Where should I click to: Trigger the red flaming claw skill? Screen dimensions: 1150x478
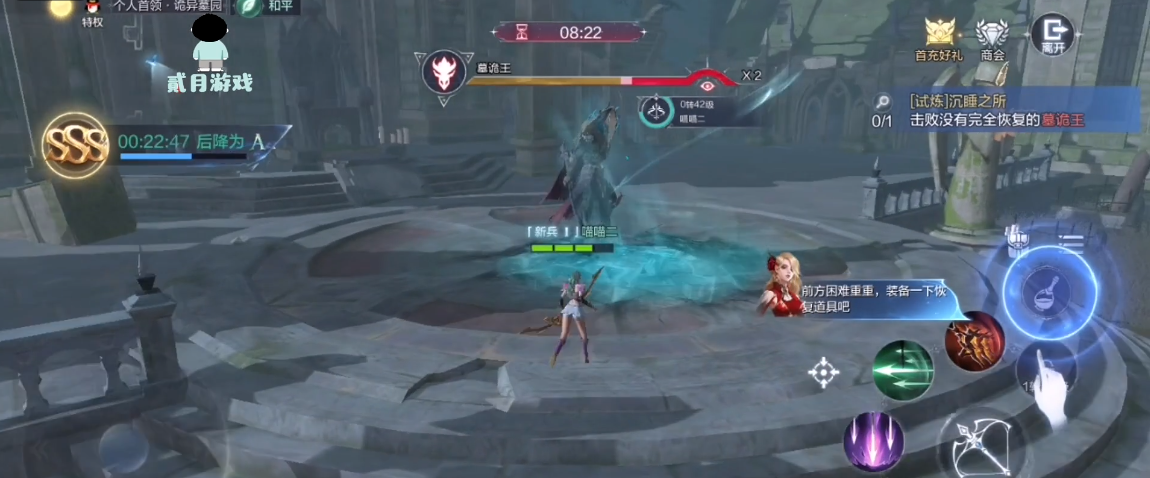[974, 342]
